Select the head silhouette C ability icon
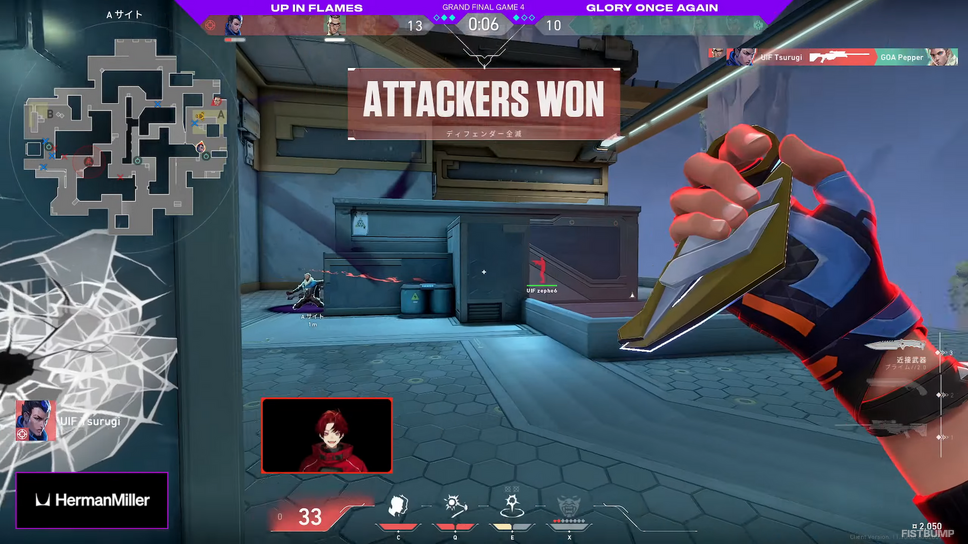 click(x=398, y=507)
